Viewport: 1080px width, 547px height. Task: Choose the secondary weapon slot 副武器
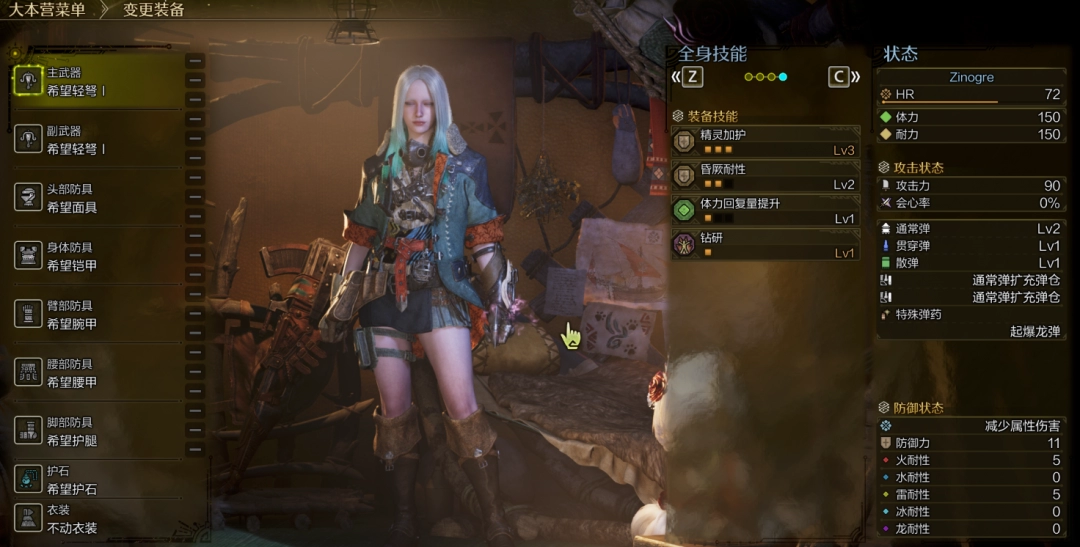pos(95,139)
